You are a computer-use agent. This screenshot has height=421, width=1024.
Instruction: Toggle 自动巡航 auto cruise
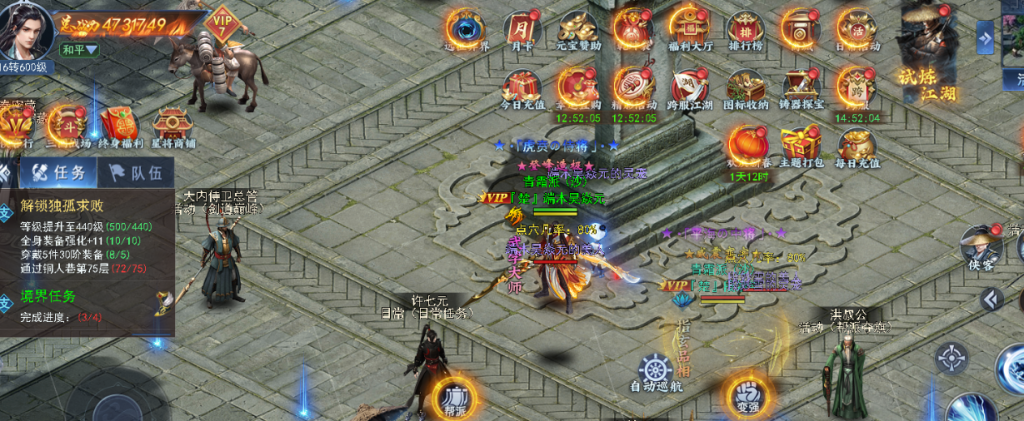click(655, 371)
